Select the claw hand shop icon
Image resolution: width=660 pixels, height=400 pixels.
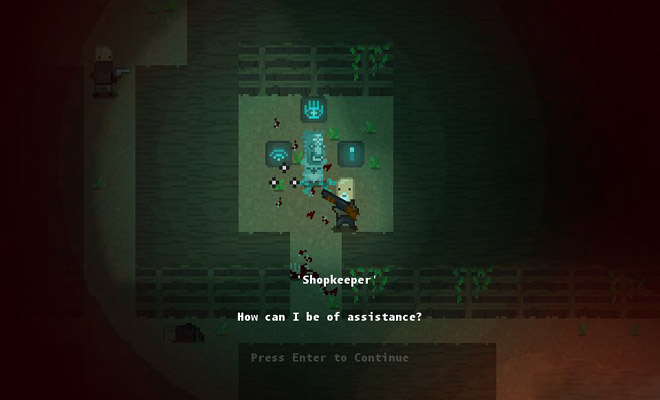click(x=314, y=109)
